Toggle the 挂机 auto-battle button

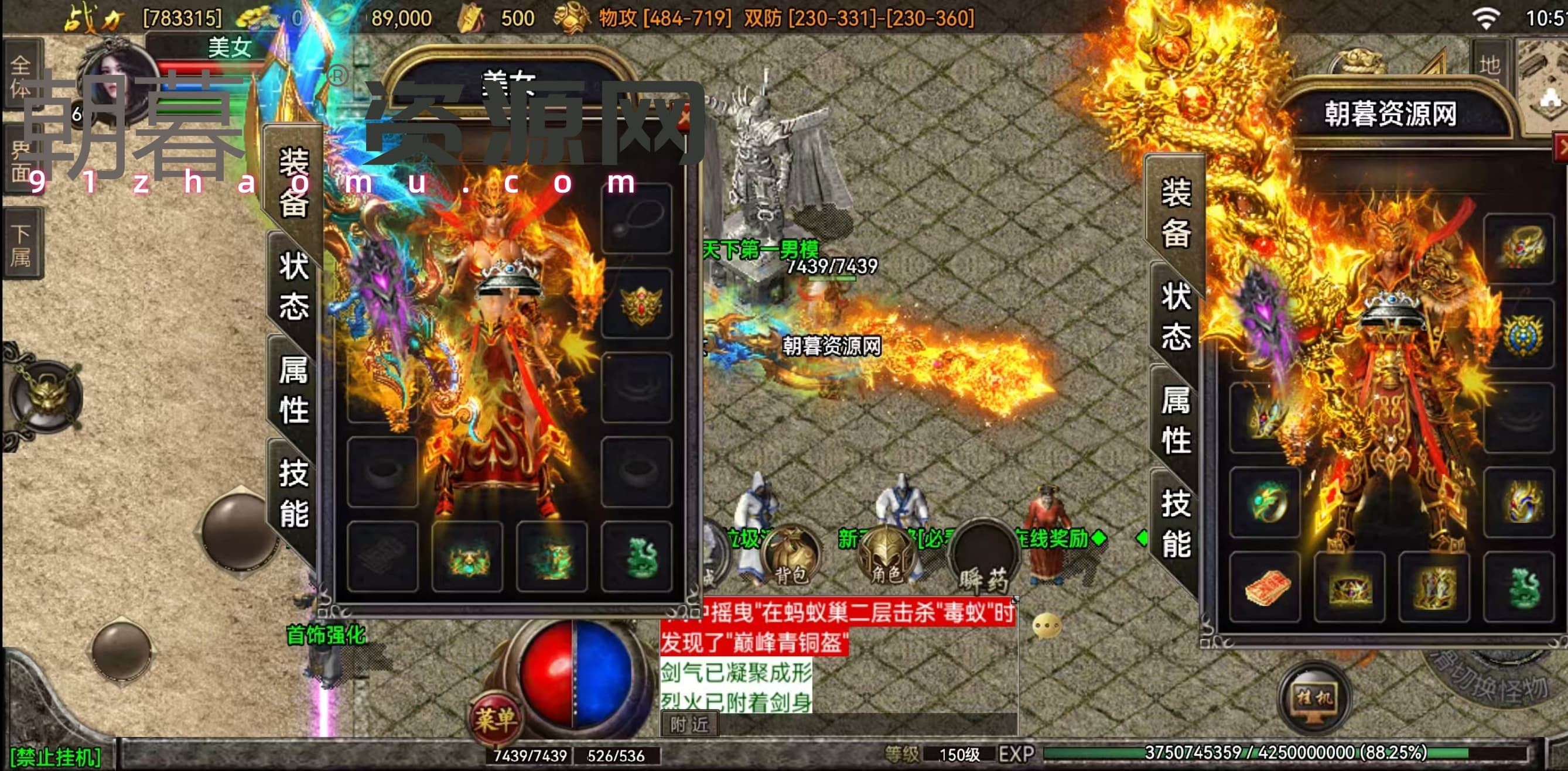(1315, 697)
